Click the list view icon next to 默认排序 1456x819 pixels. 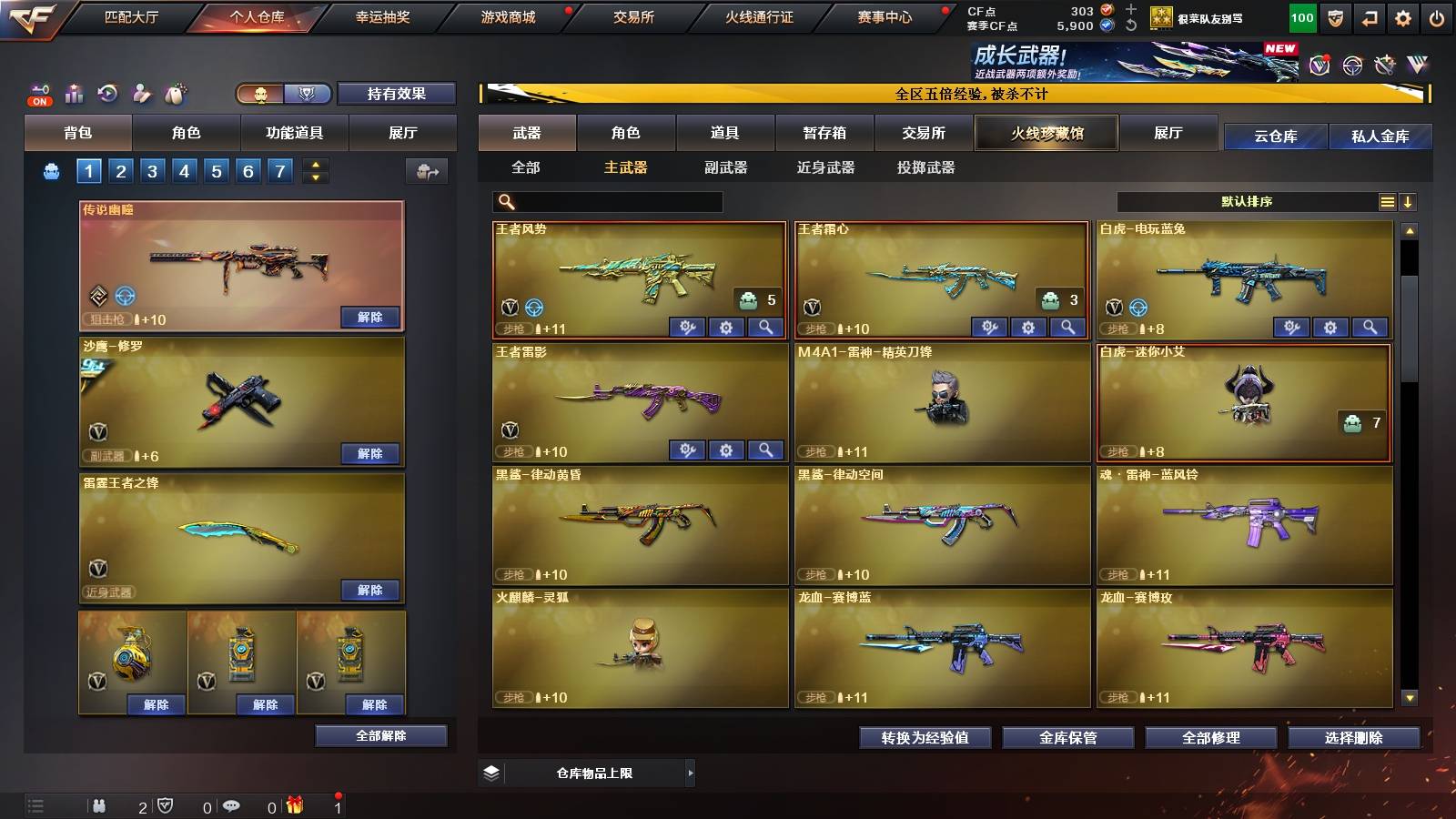[1387, 201]
